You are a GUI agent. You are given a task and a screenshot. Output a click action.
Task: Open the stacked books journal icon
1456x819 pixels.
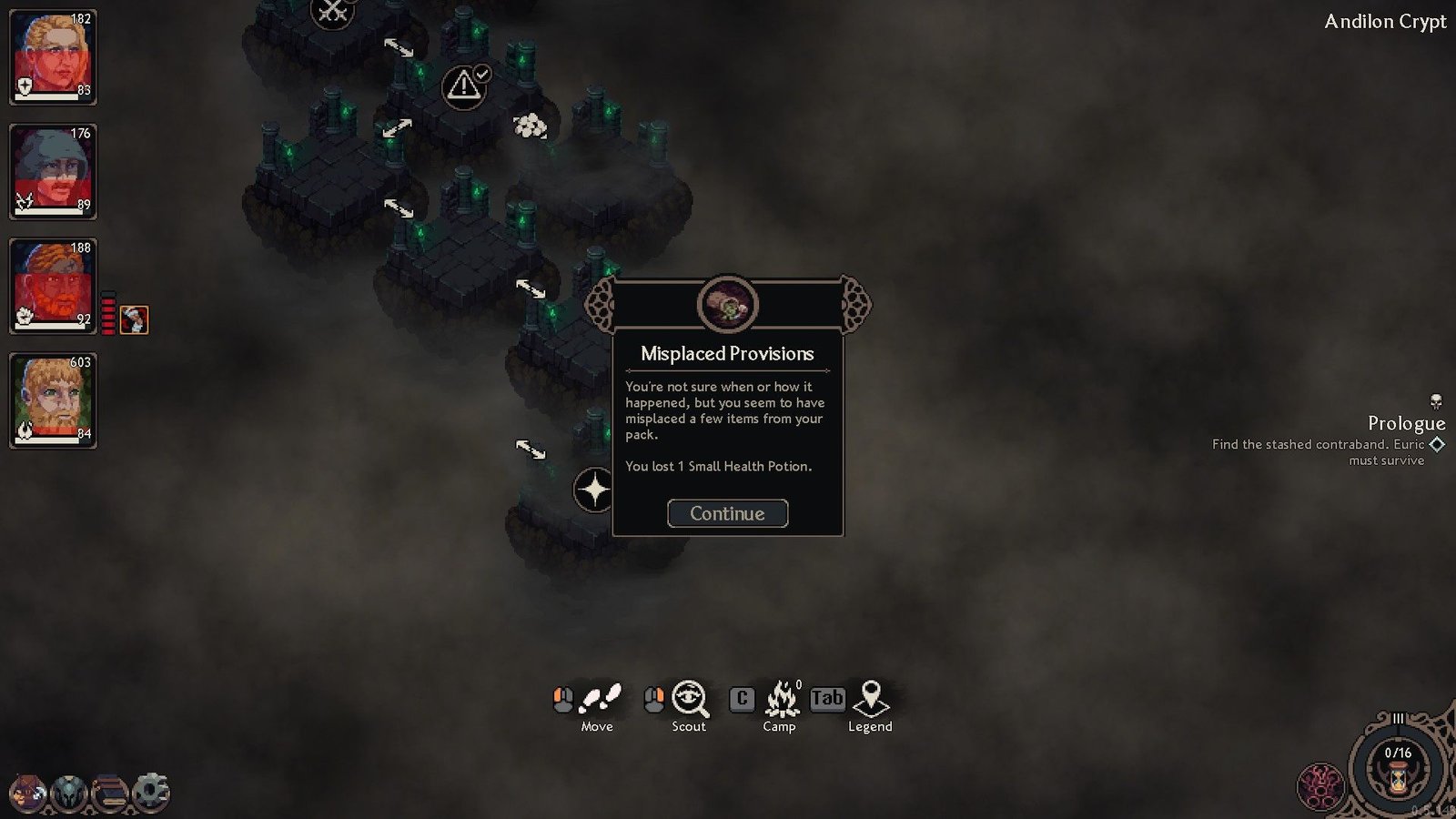tap(110, 793)
